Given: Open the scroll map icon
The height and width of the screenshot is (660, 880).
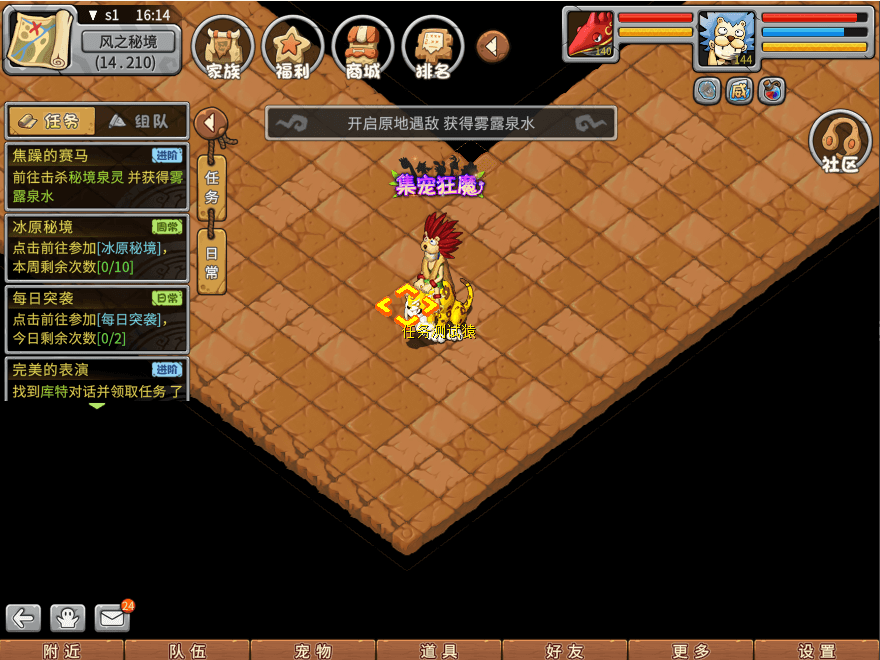Looking at the screenshot, I should (41, 39).
